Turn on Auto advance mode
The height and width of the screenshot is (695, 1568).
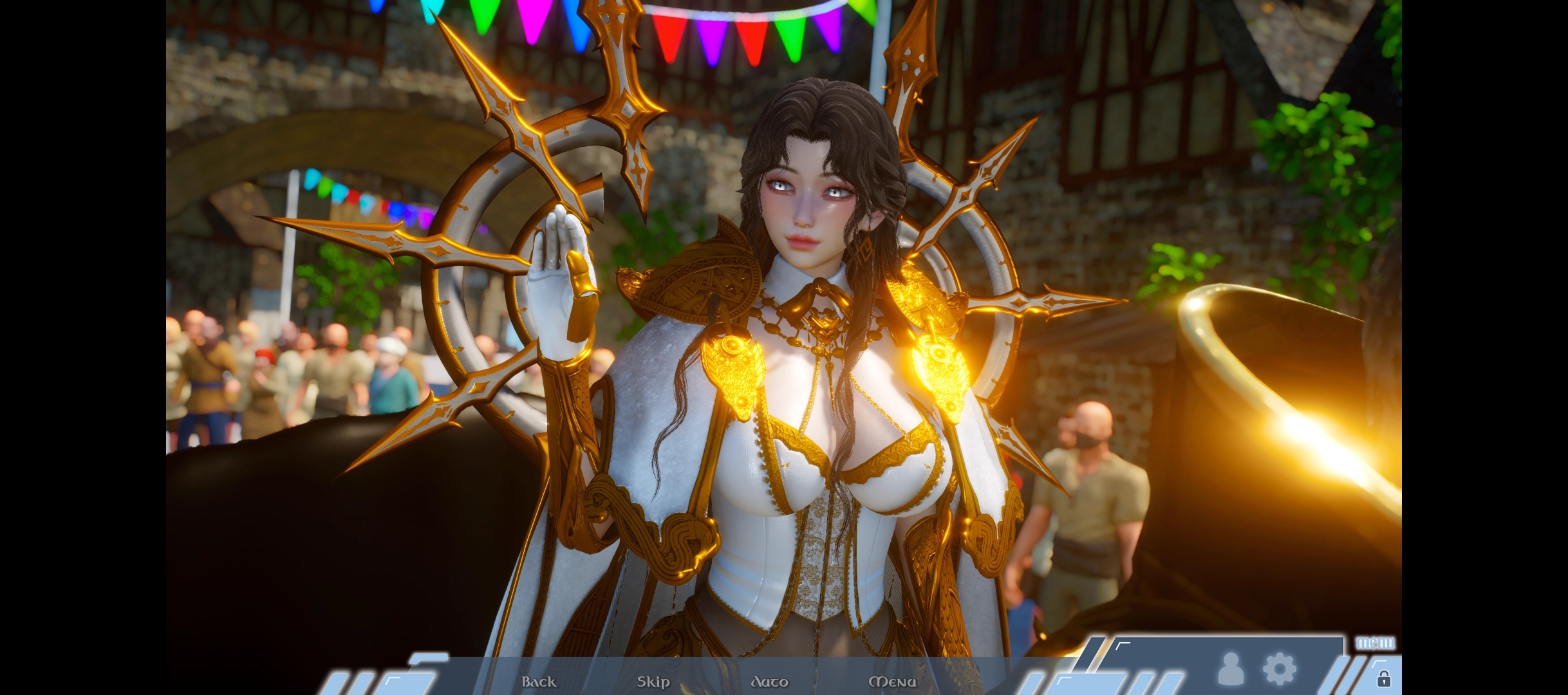pos(769,681)
